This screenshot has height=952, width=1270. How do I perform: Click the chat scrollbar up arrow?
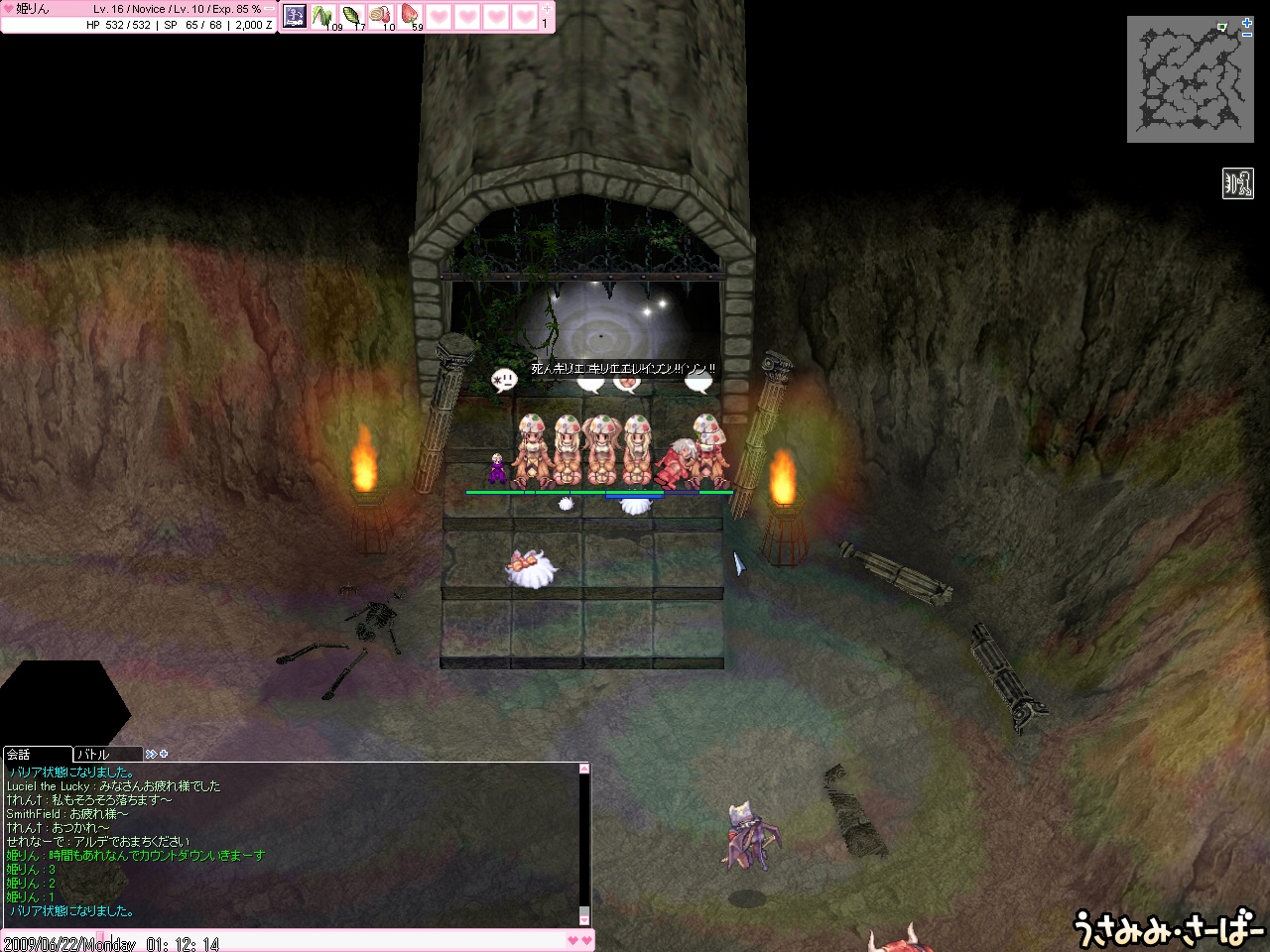[x=585, y=769]
